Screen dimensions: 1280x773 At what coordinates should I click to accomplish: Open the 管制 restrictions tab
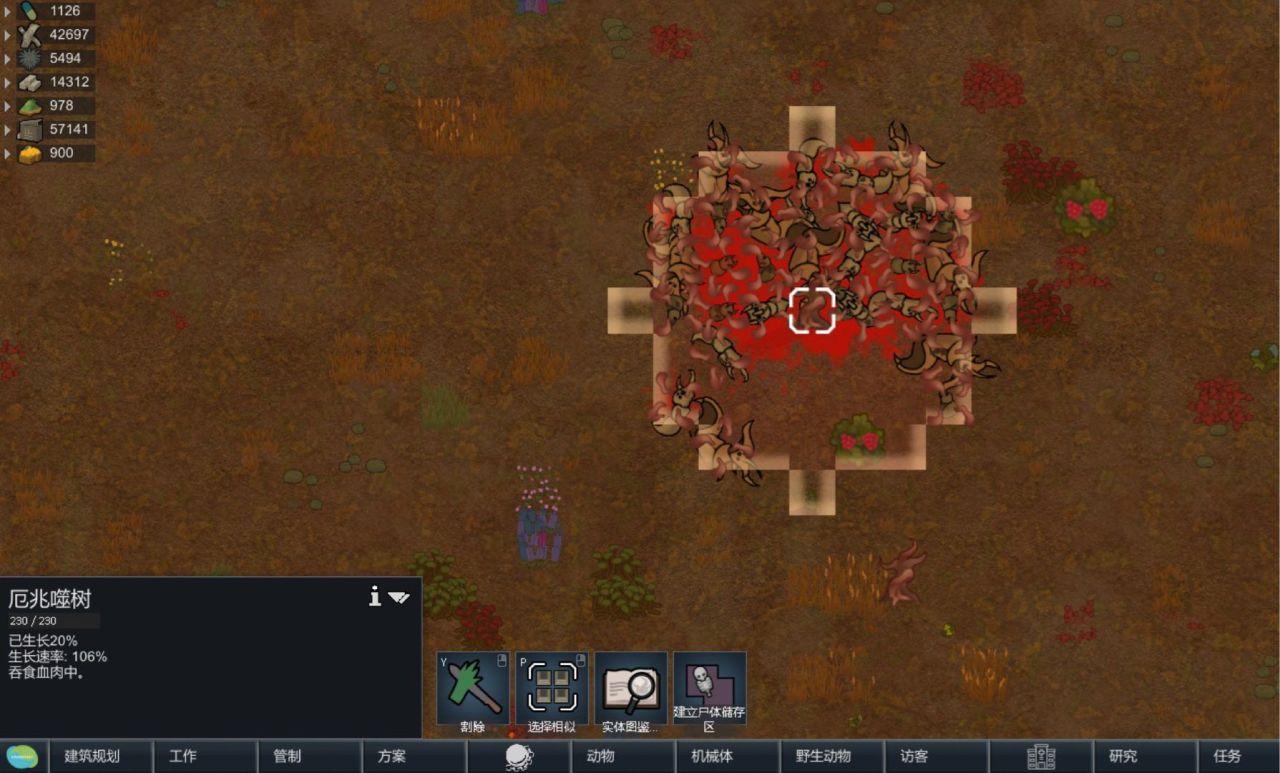[x=287, y=756]
